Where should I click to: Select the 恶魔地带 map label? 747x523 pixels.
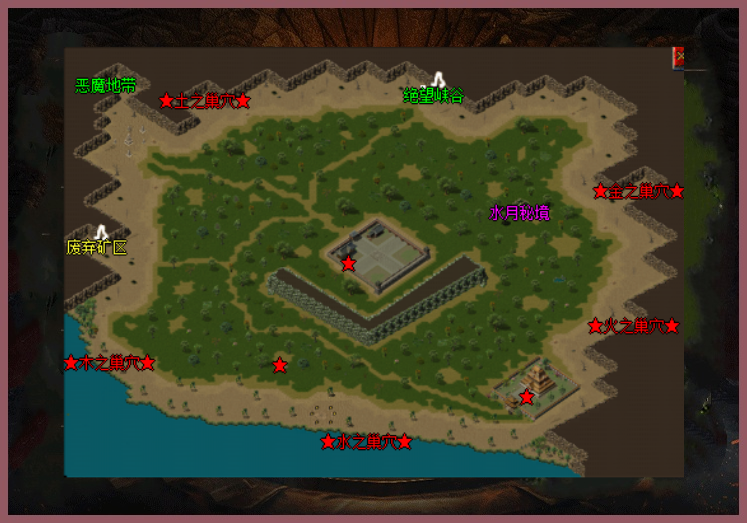[x=106, y=86]
